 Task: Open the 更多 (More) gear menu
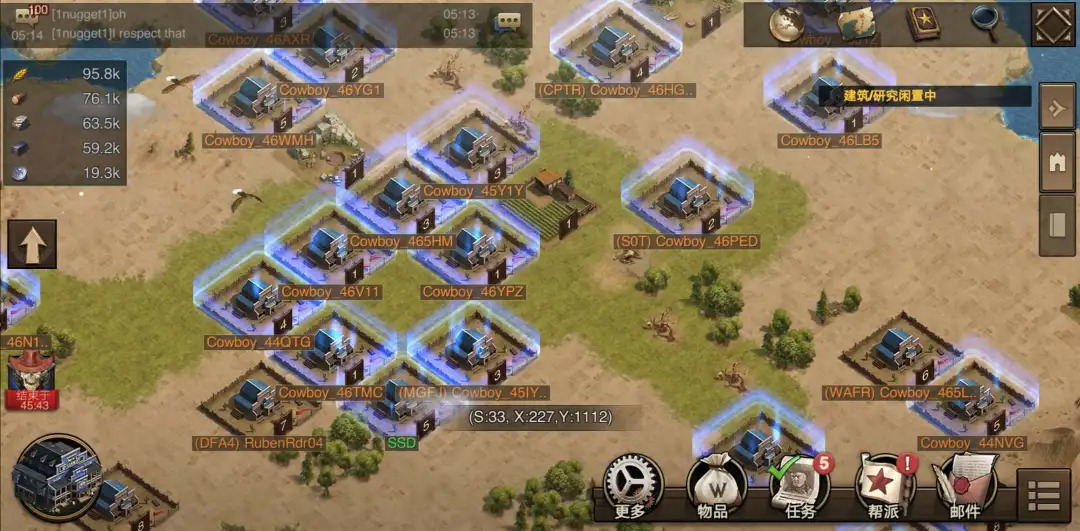[x=634, y=486]
